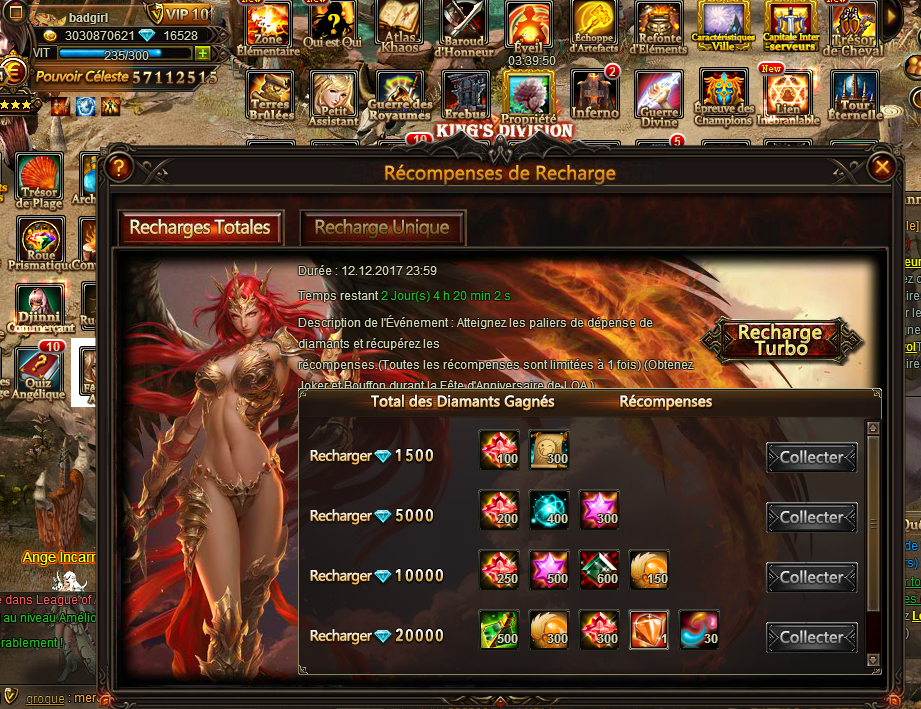Open the Tour Éternelle icon
921x709 pixels.
[855, 95]
